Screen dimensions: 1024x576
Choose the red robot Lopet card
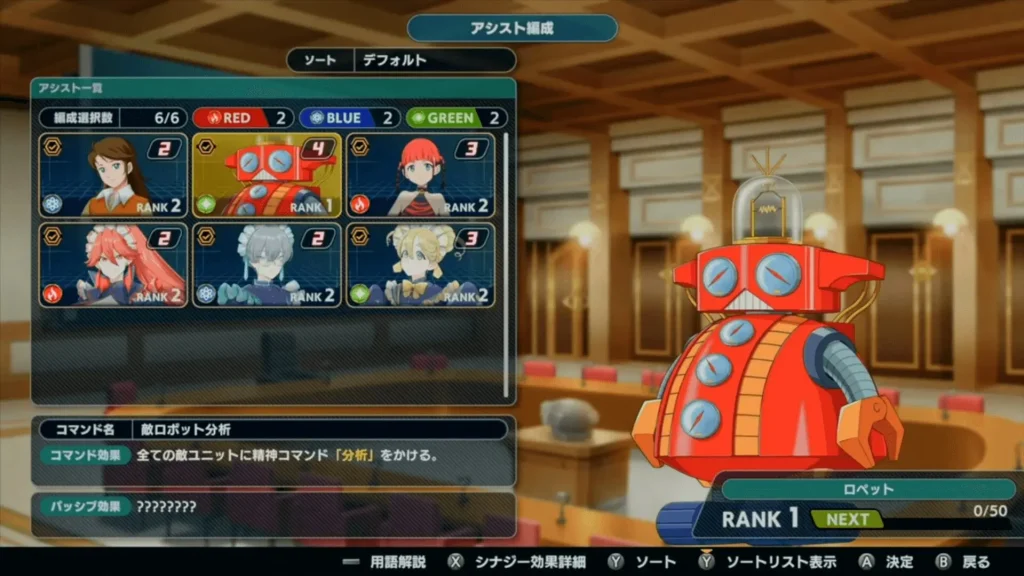[x=267, y=175]
